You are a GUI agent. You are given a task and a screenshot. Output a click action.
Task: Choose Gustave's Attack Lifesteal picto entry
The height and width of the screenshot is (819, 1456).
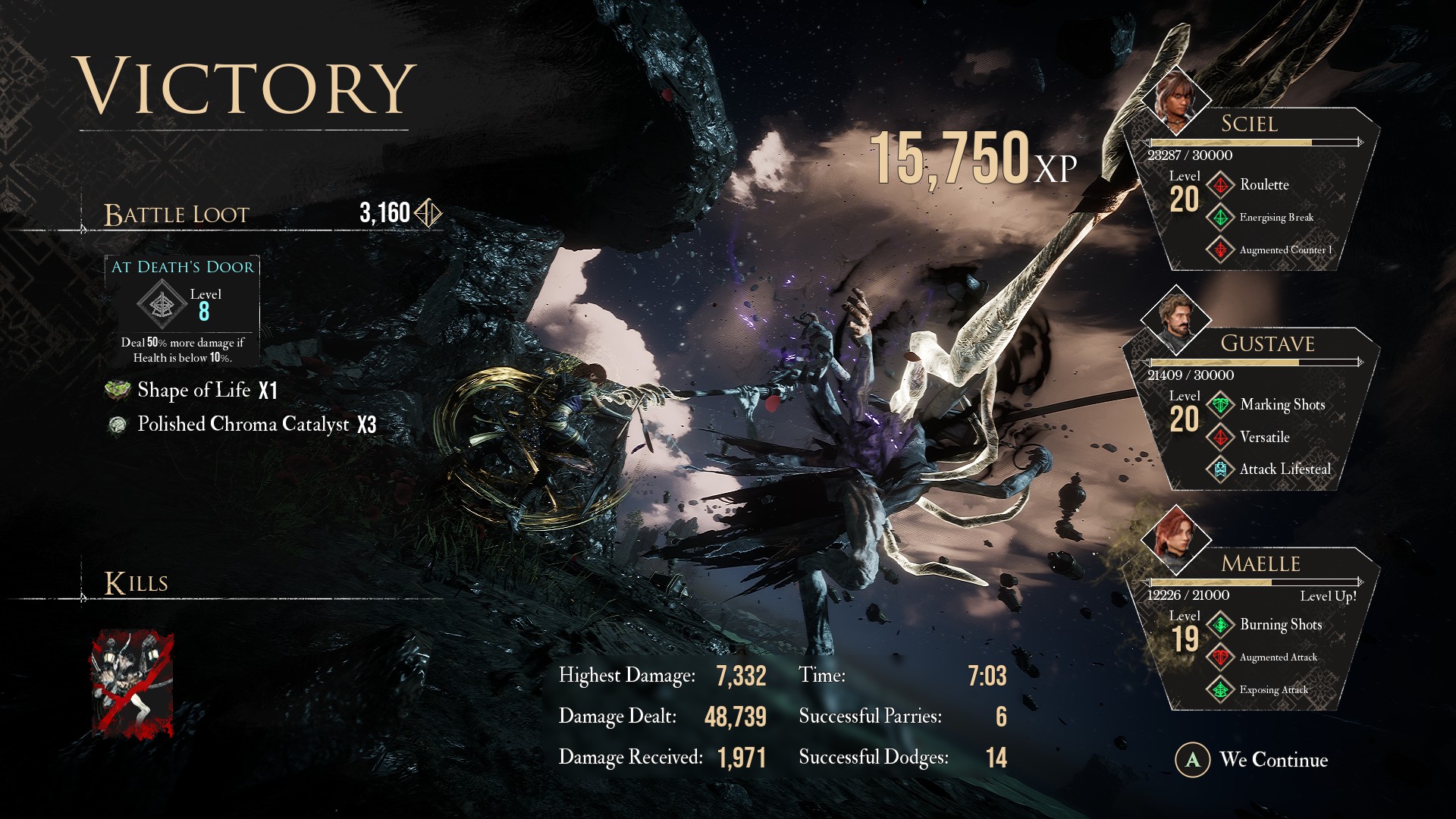coord(1284,469)
